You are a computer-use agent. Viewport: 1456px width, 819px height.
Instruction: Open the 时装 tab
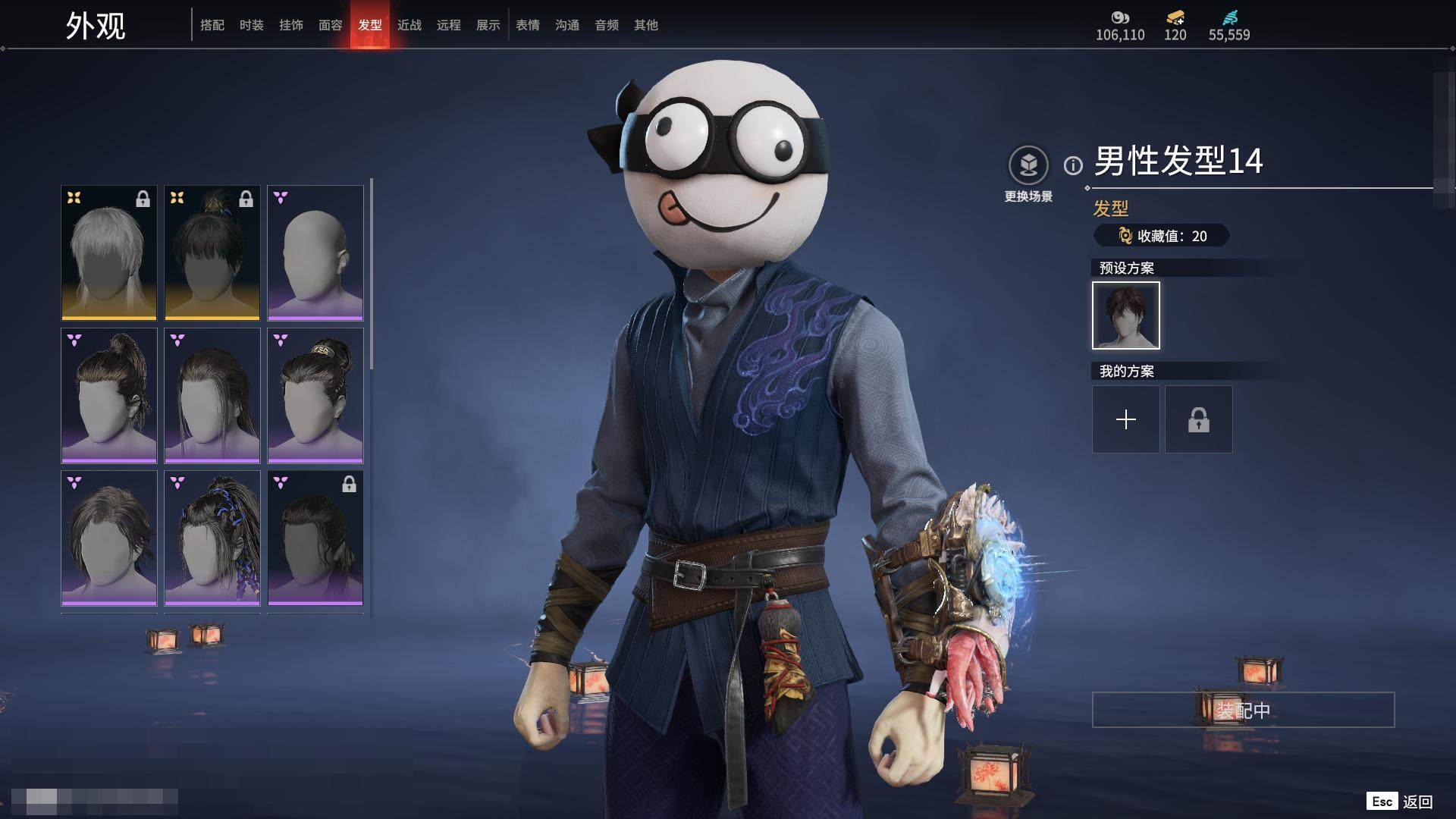tap(252, 25)
